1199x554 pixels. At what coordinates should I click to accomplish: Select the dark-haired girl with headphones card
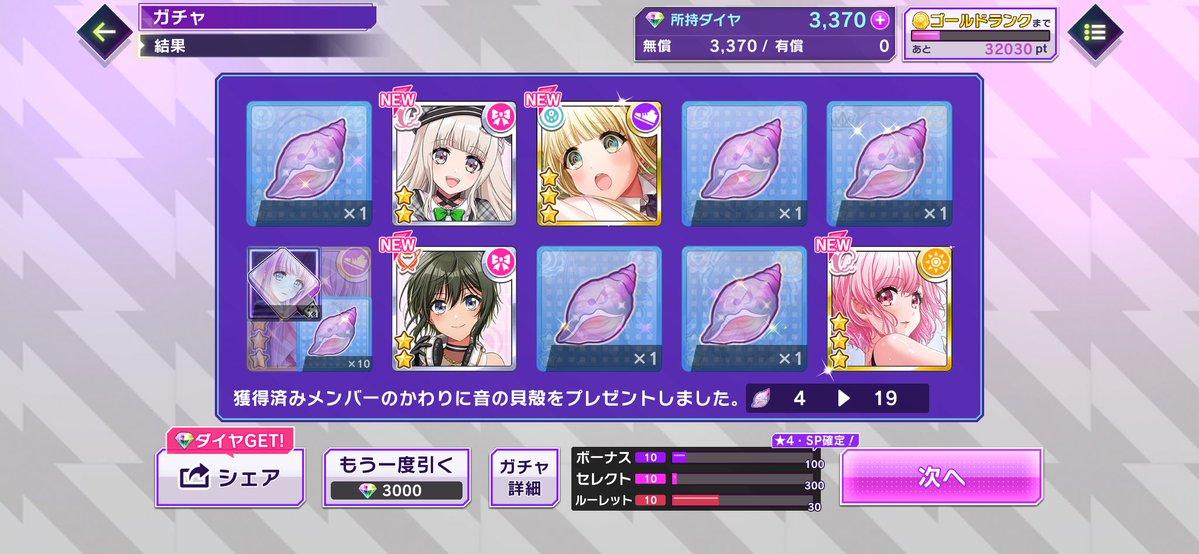tap(454, 310)
